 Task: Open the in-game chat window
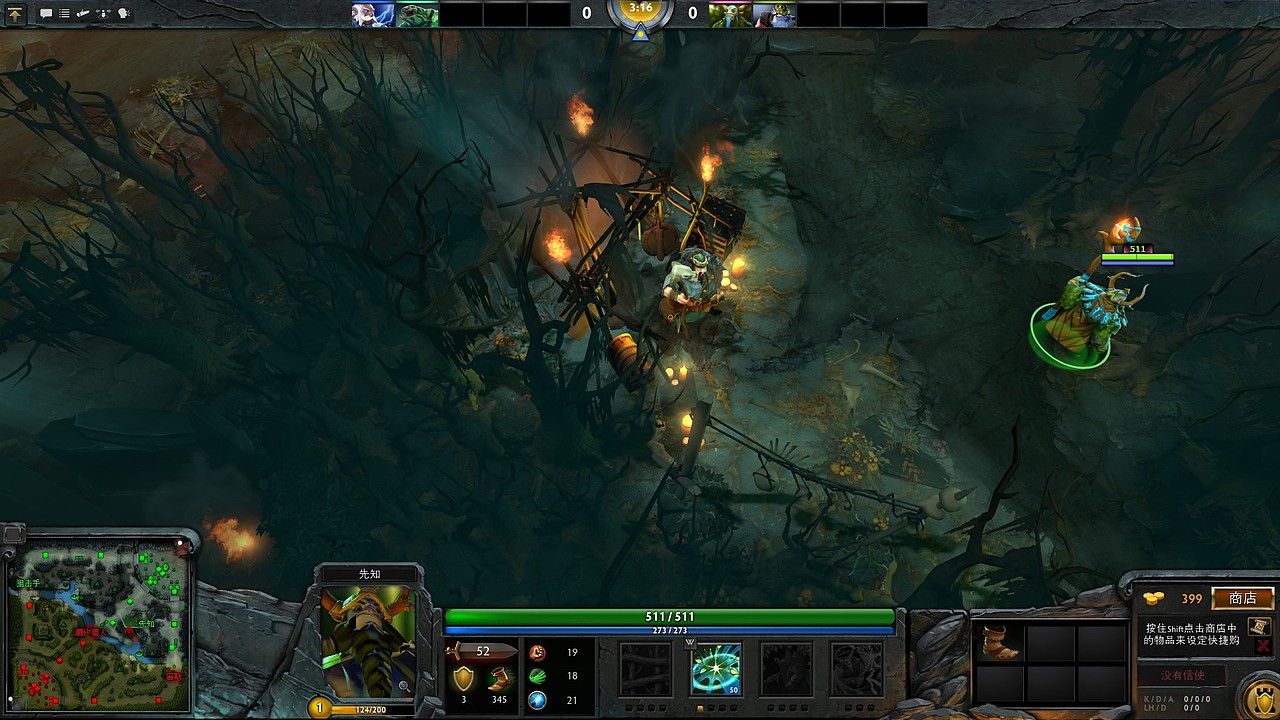point(46,13)
